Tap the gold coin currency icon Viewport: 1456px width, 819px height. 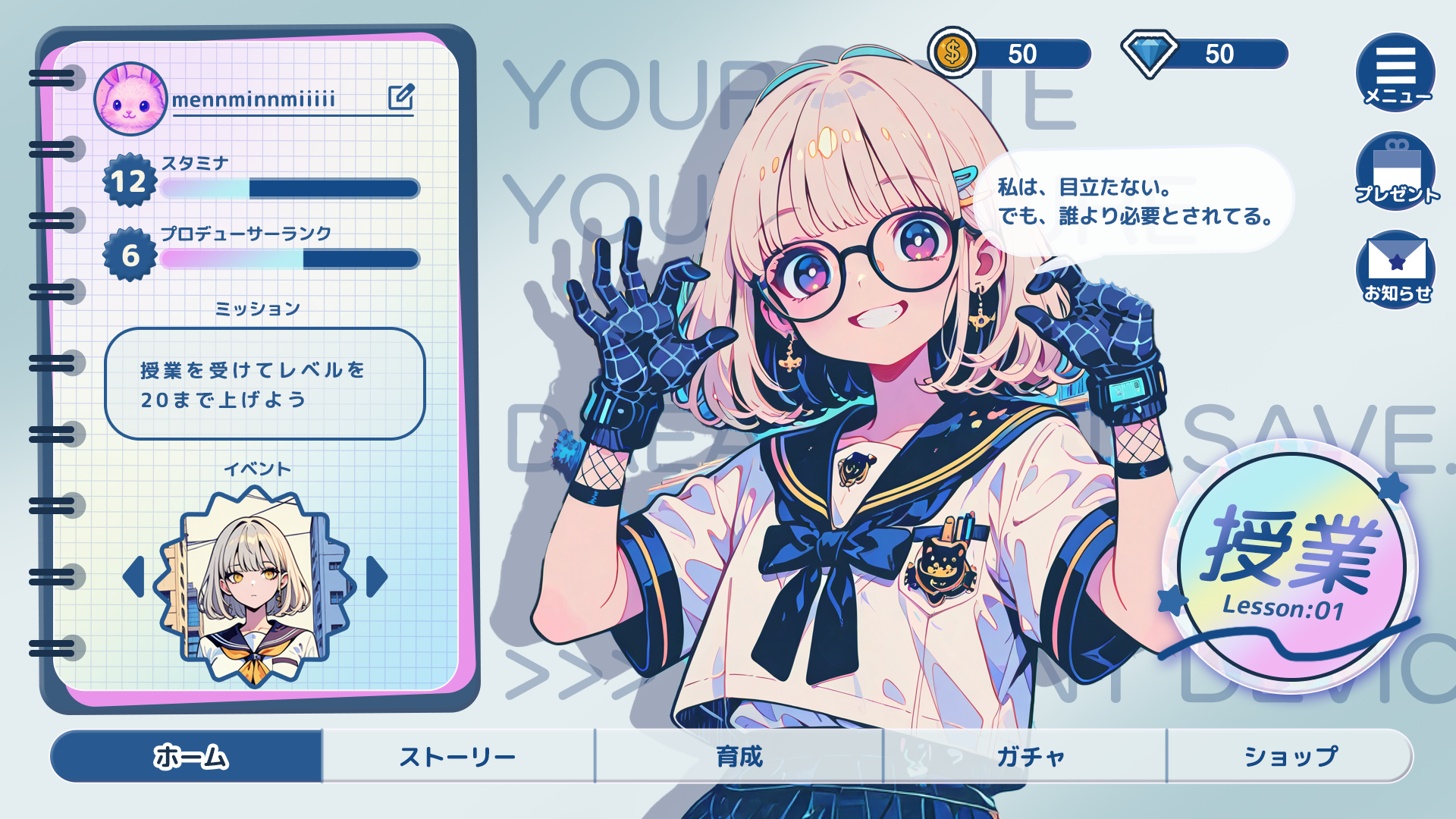click(x=952, y=53)
